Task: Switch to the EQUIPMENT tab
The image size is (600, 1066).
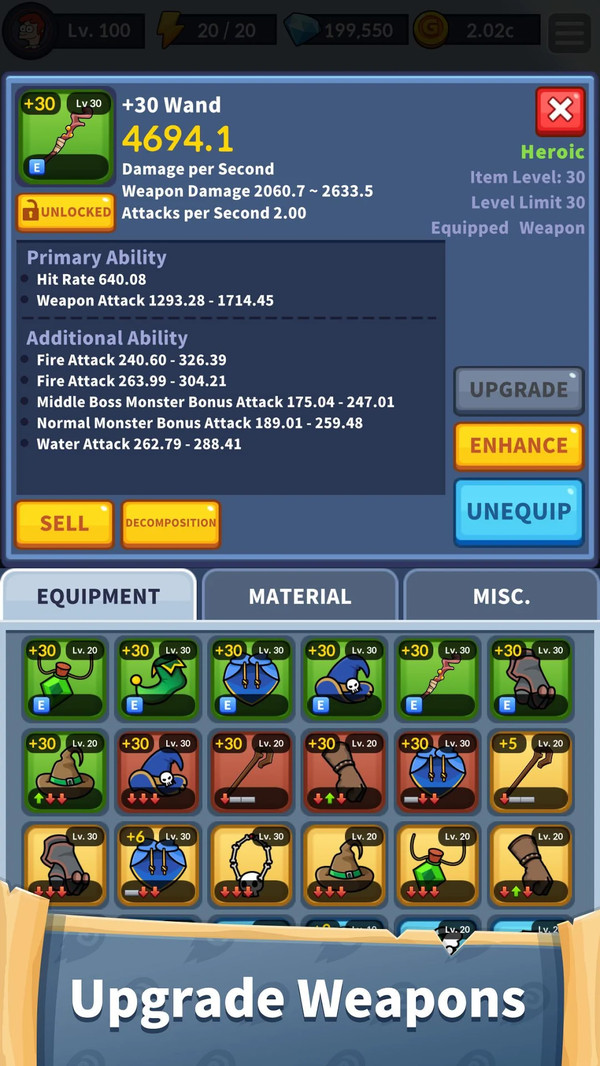Action: point(98,597)
